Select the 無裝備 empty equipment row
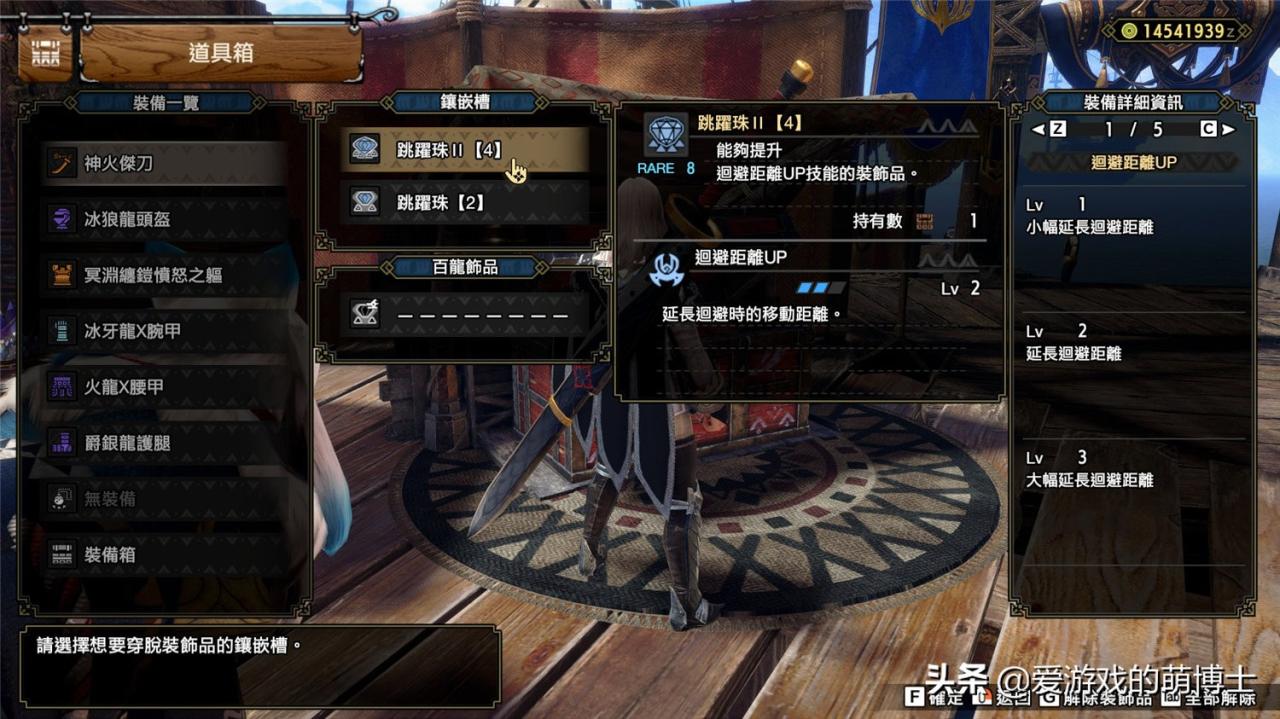This screenshot has width=1280, height=719. [165, 498]
